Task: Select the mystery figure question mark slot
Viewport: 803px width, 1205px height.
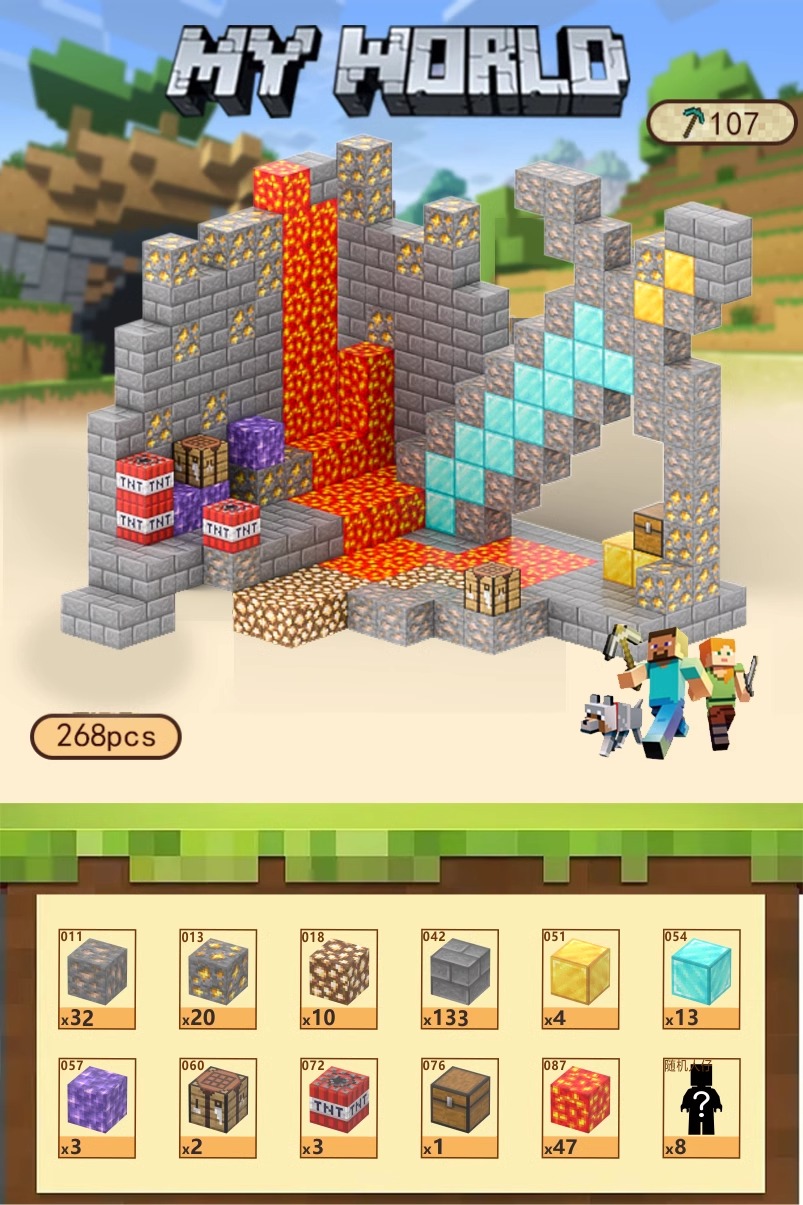Action: pos(701,1107)
